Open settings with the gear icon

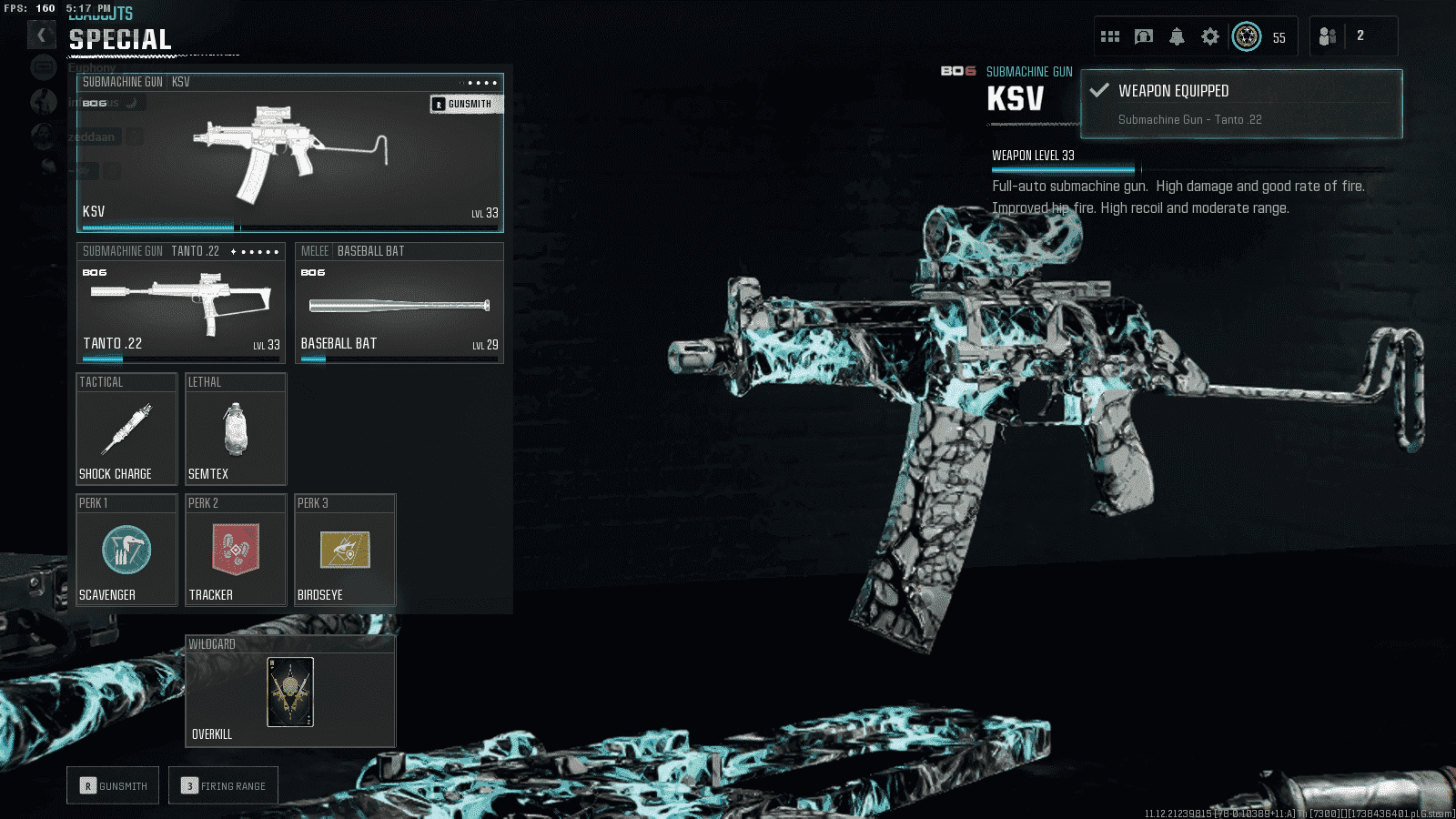[x=1209, y=36]
